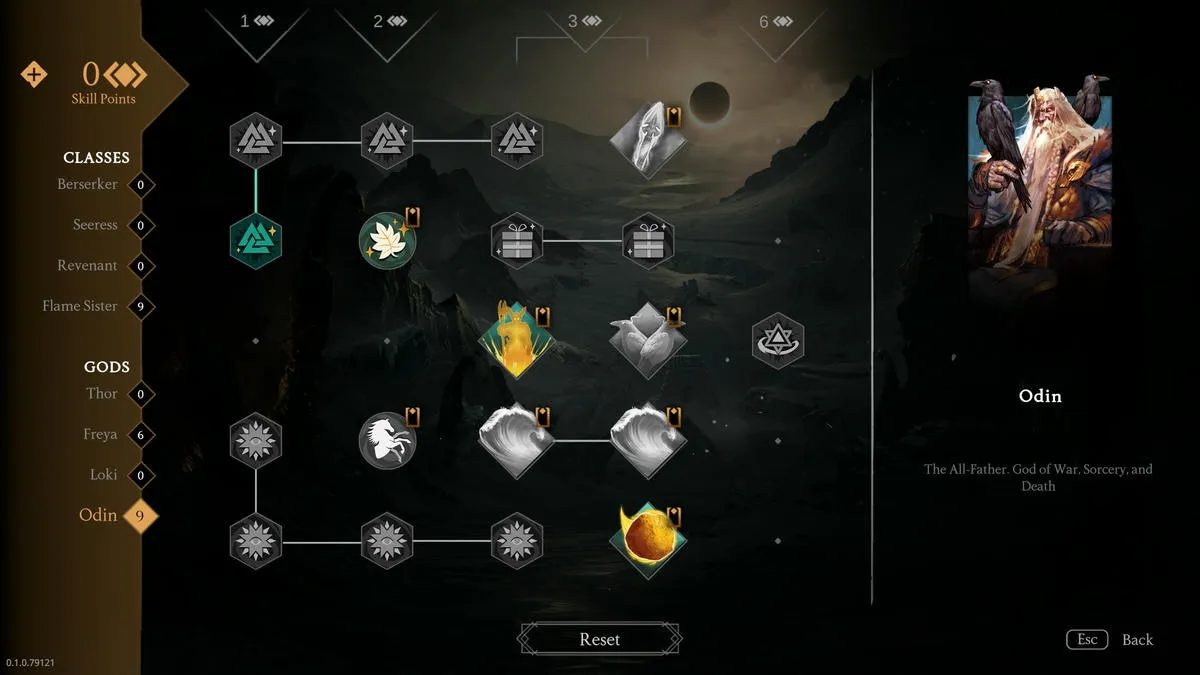
Task: Open the Revenant class tree
Action: (x=87, y=266)
